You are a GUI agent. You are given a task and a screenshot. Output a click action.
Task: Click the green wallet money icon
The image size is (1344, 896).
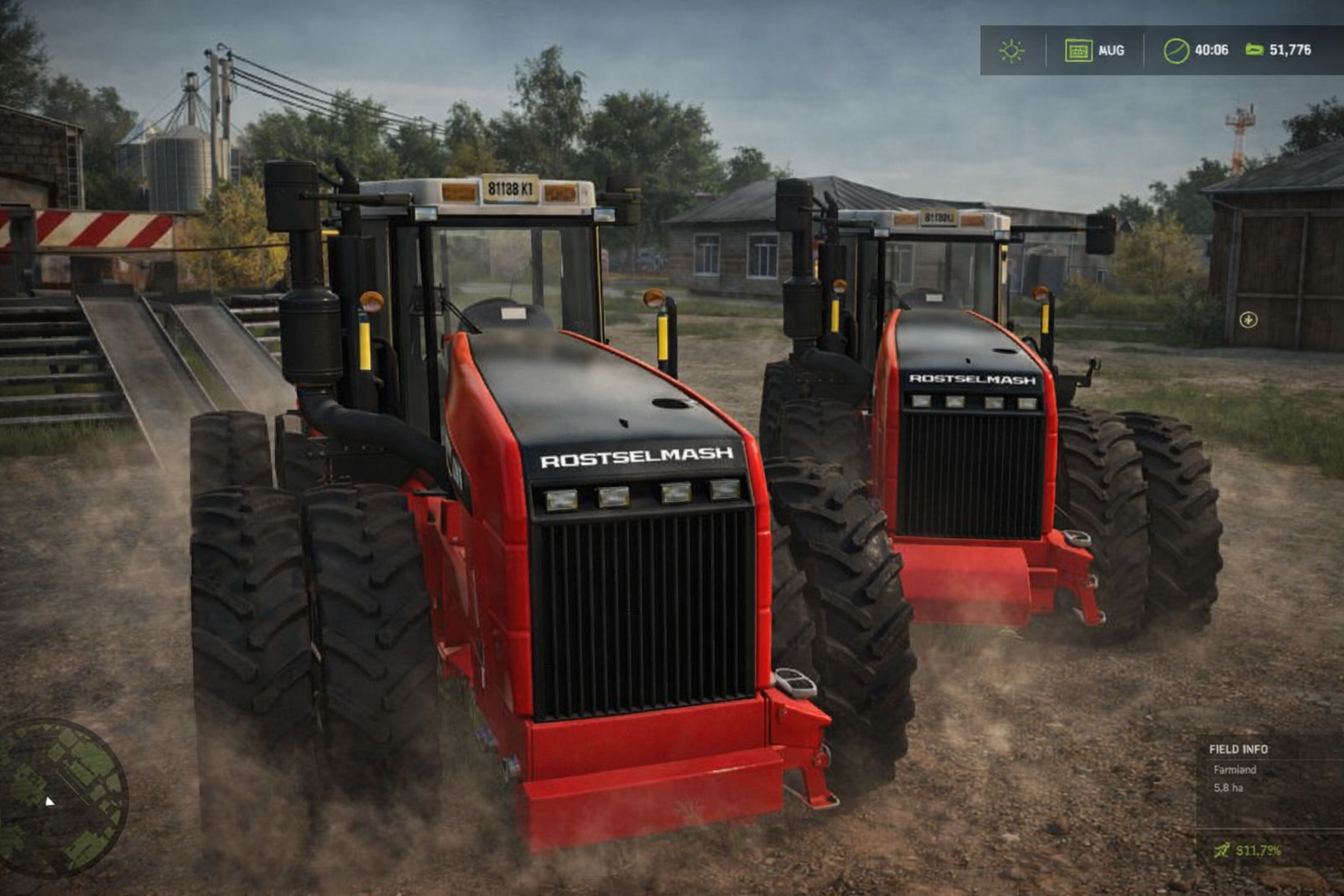(x=1256, y=51)
